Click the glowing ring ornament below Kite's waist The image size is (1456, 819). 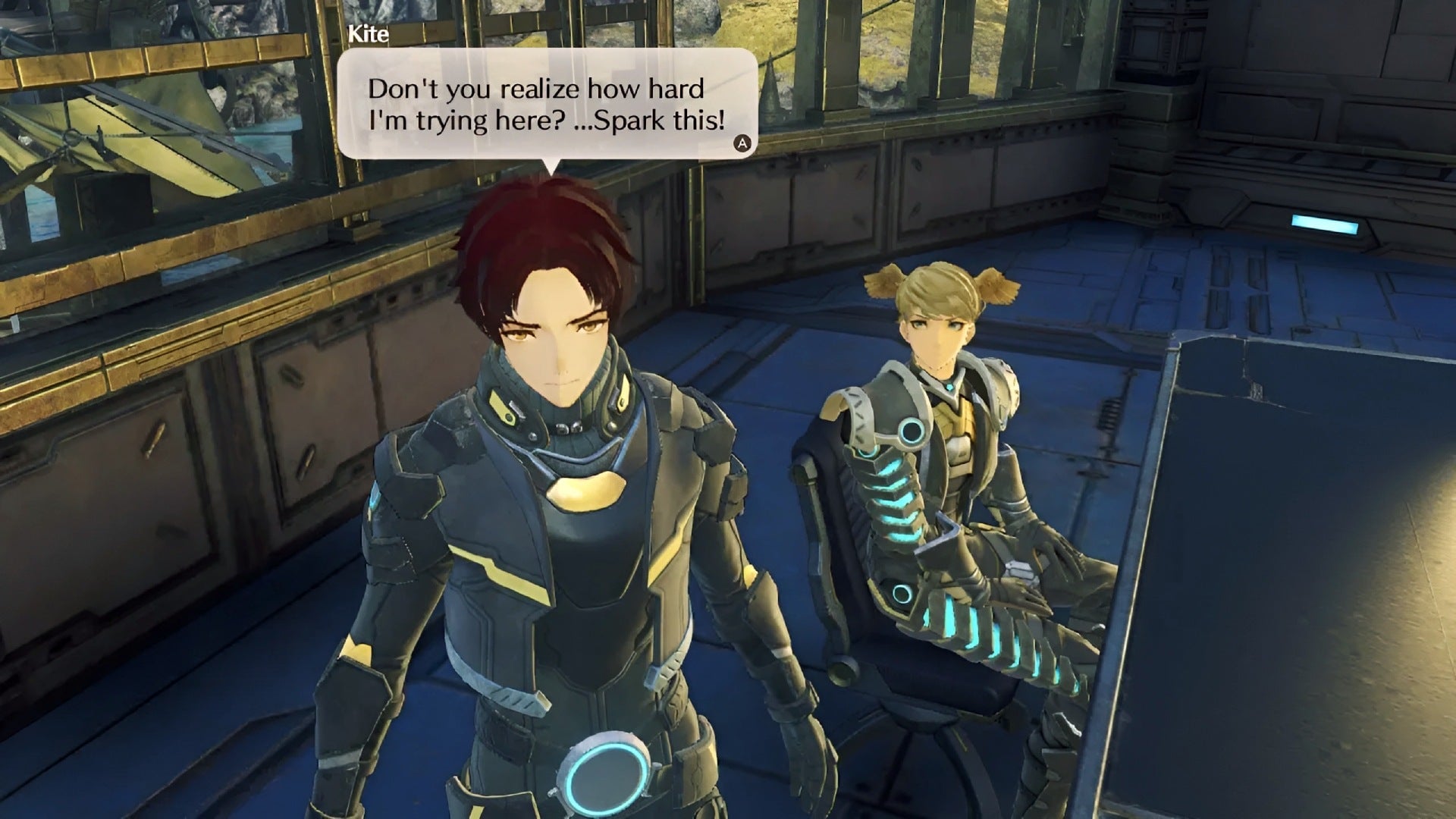click(603, 773)
